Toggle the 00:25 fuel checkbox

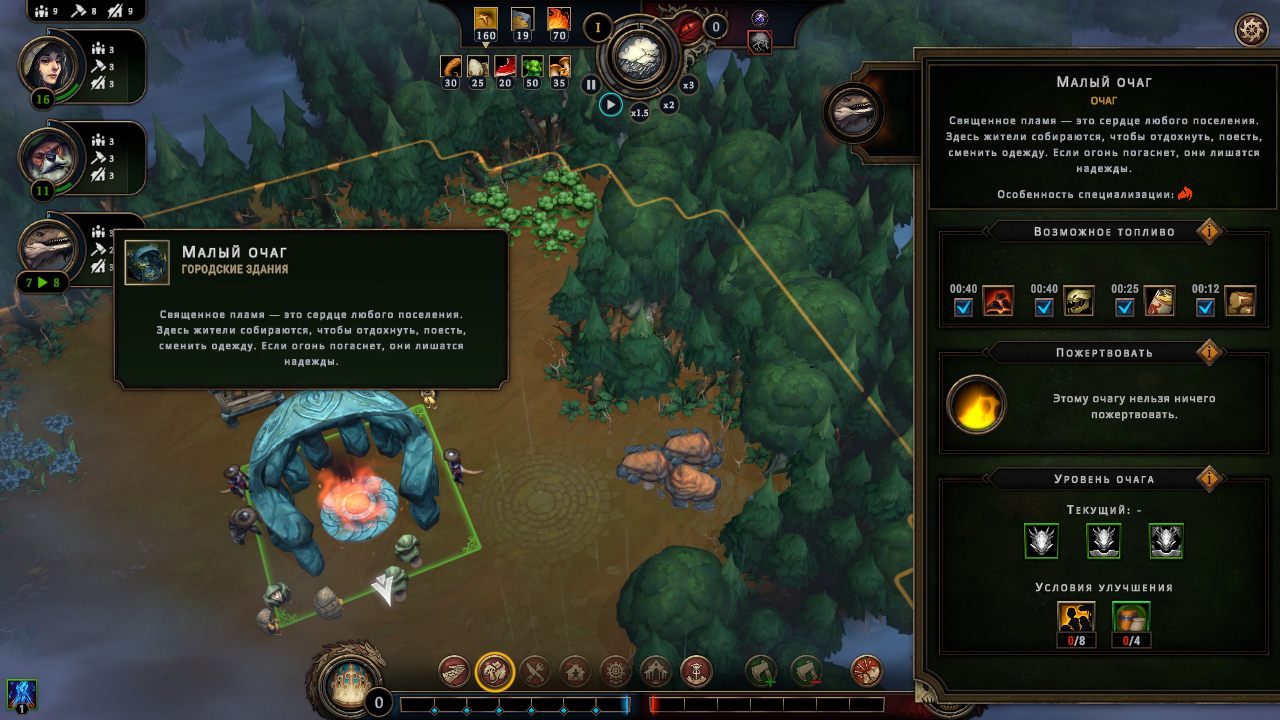[1125, 307]
